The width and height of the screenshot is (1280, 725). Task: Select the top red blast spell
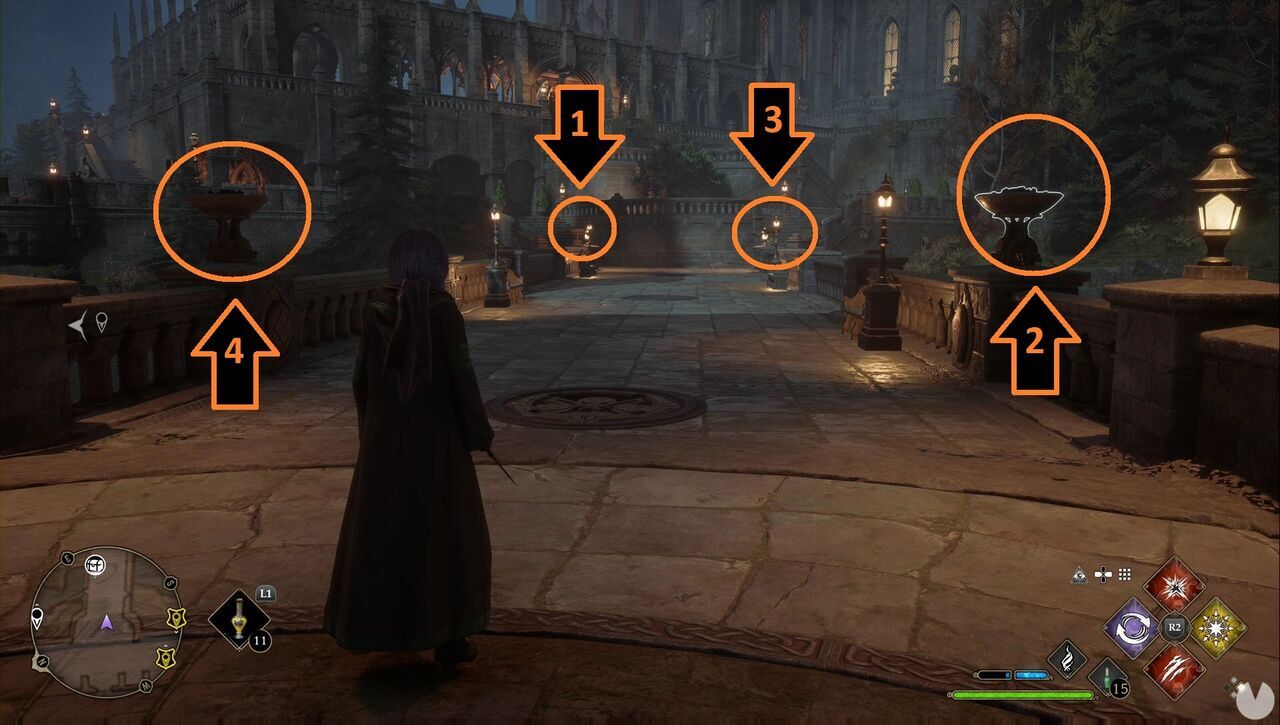click(1174, 586)
